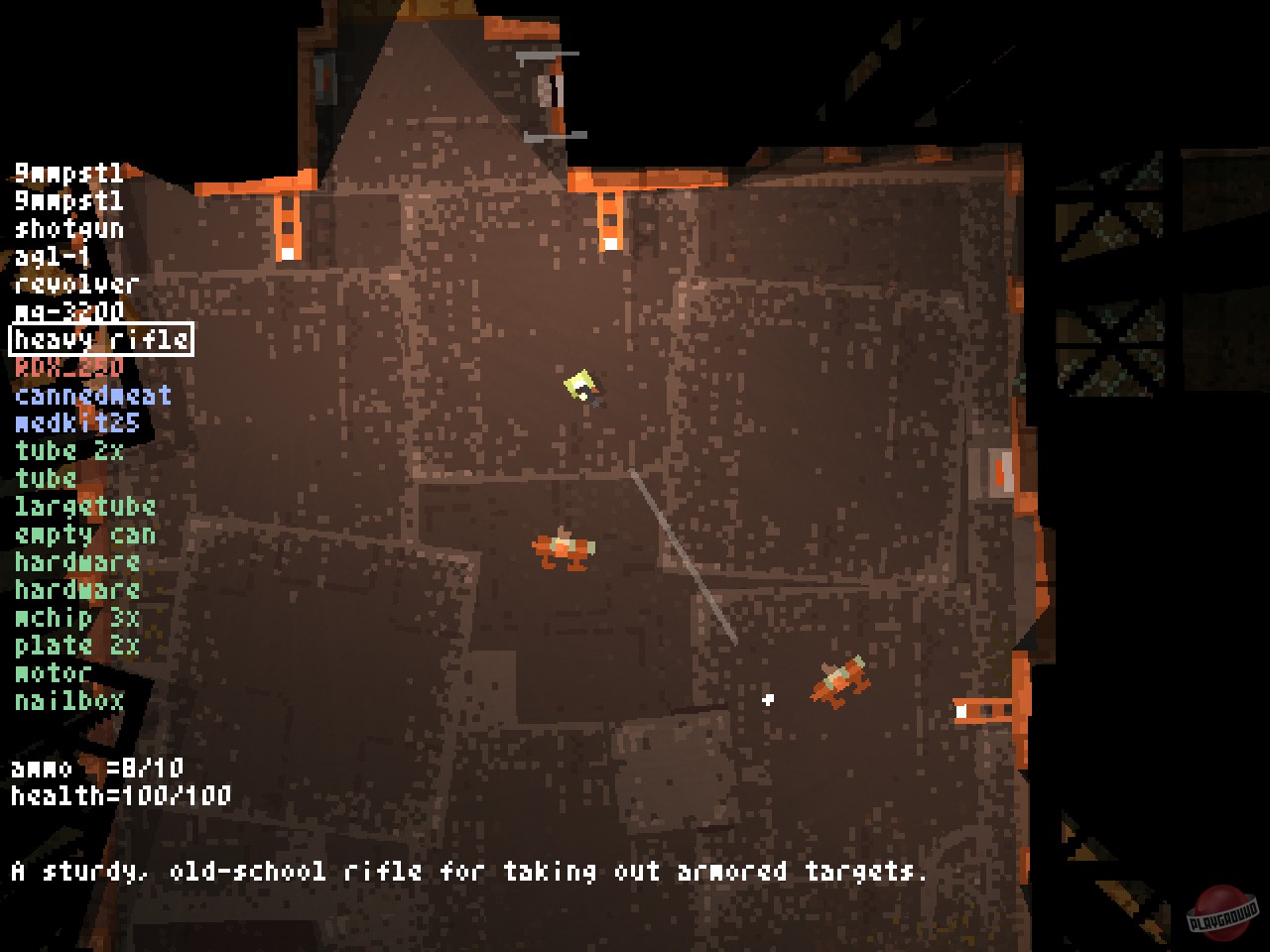The image size is (1270, 952).
Task: Select the highlighted heavy rifle entry
Action: (x=99, y=340)
